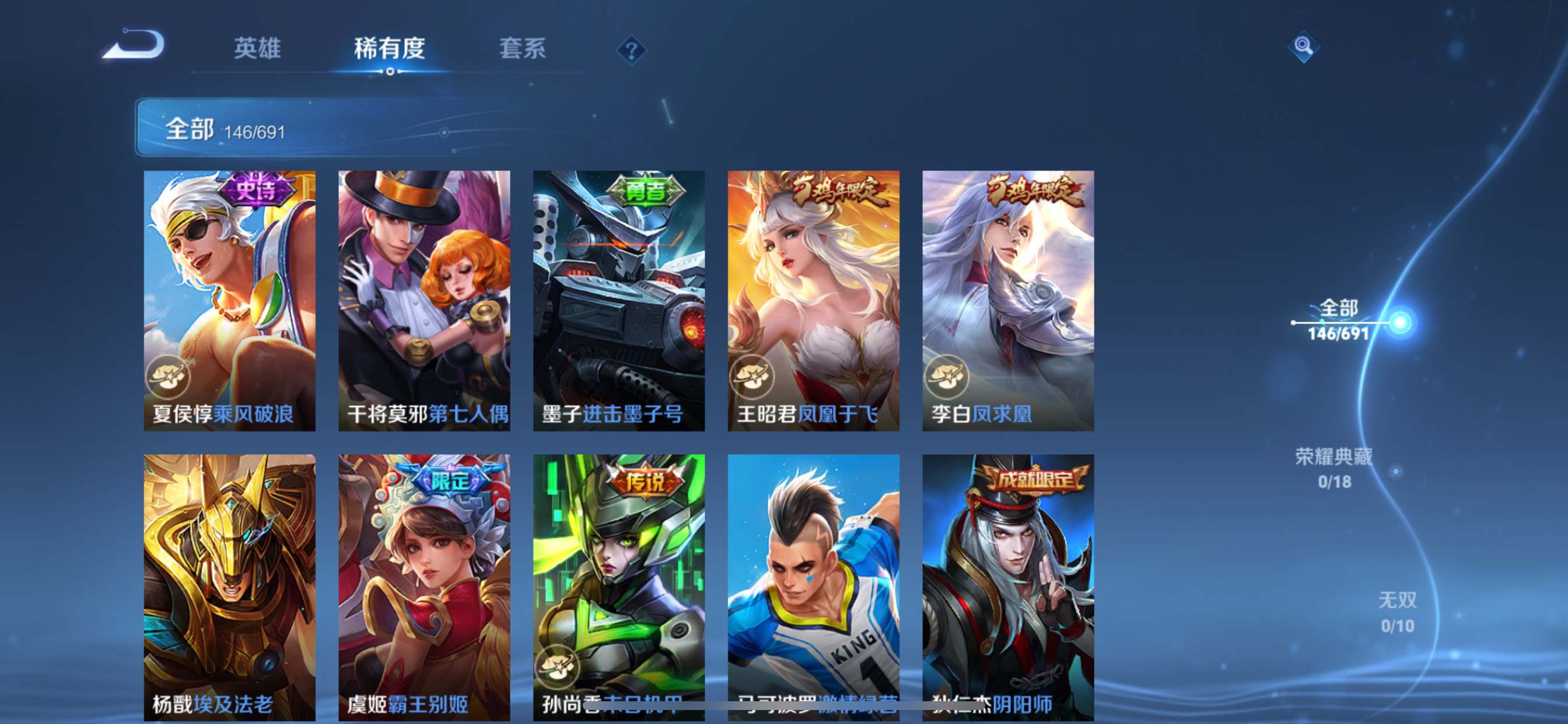The height and width of the screenshot is (724, 1568).
Task: Open the 李白 凤求凰 skin card
Action: pos(1008,301)
